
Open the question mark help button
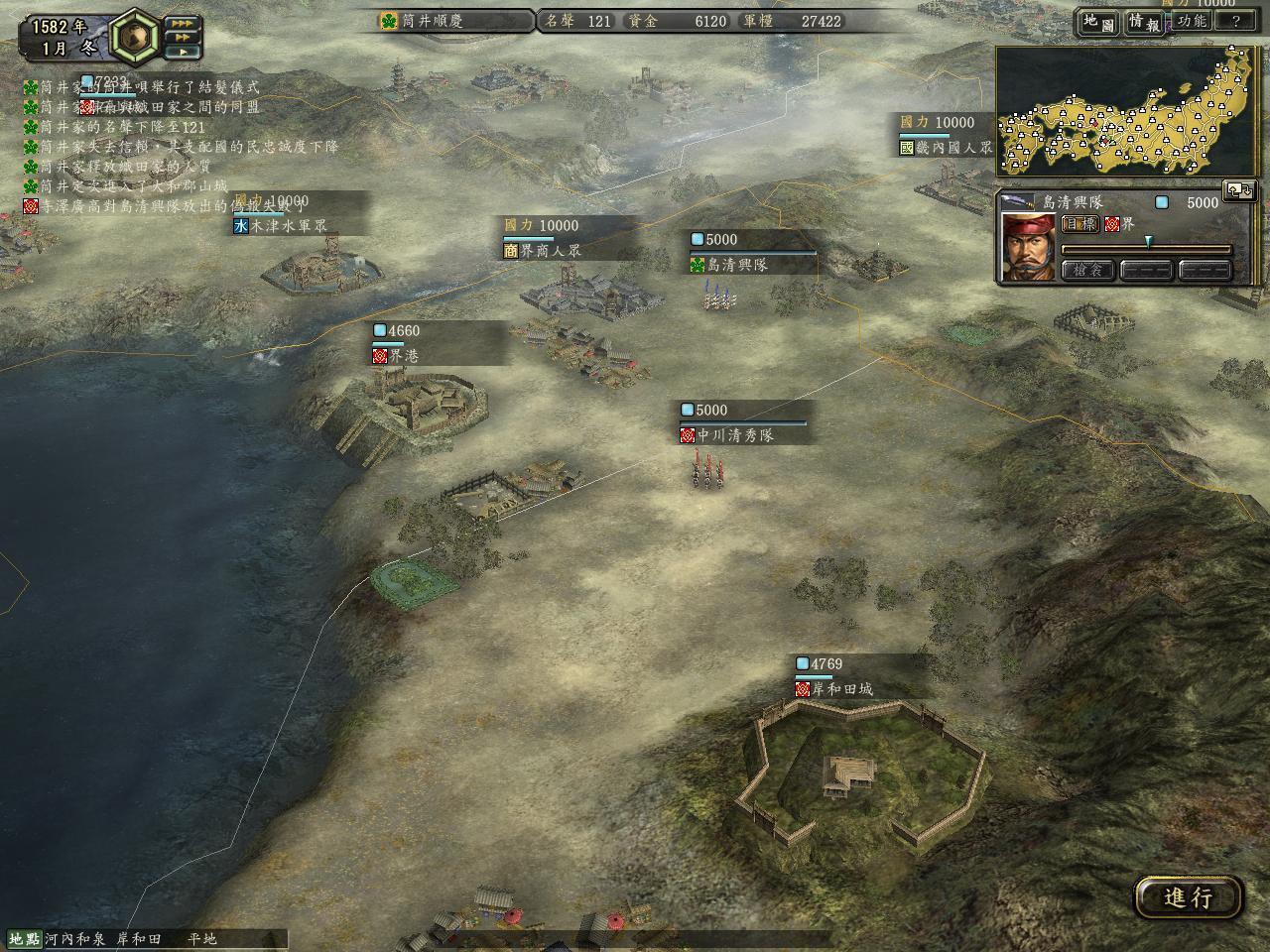[1235, 21]
